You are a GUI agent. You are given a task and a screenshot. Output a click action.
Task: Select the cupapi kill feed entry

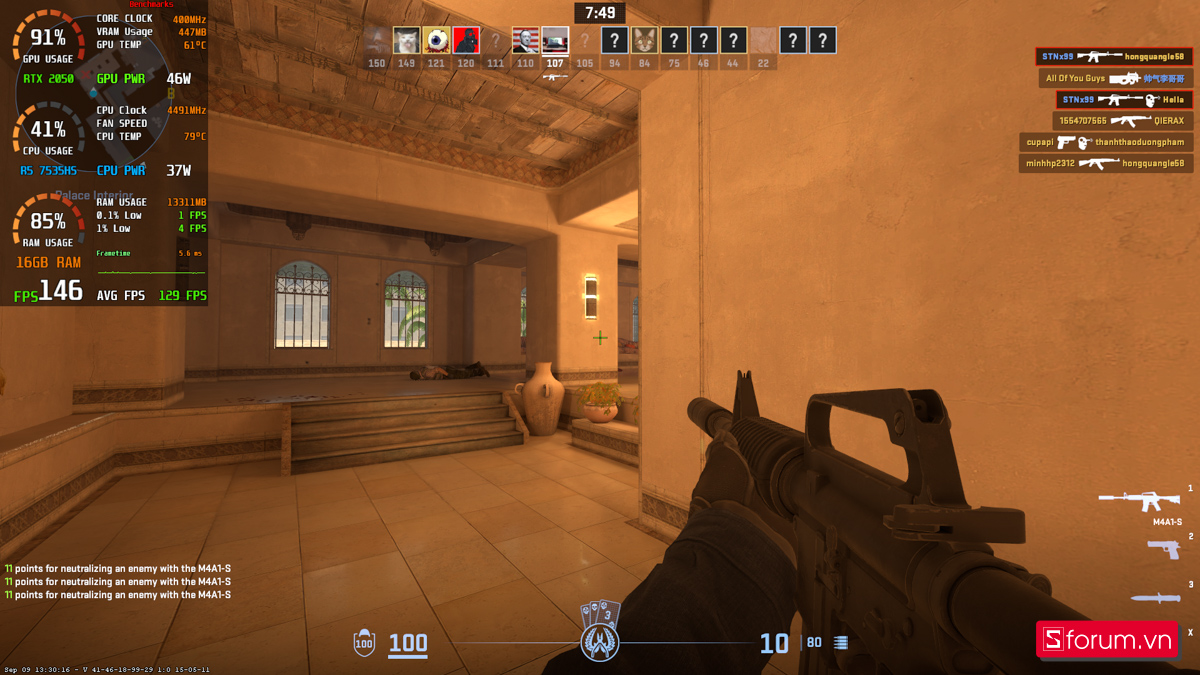1105,143
